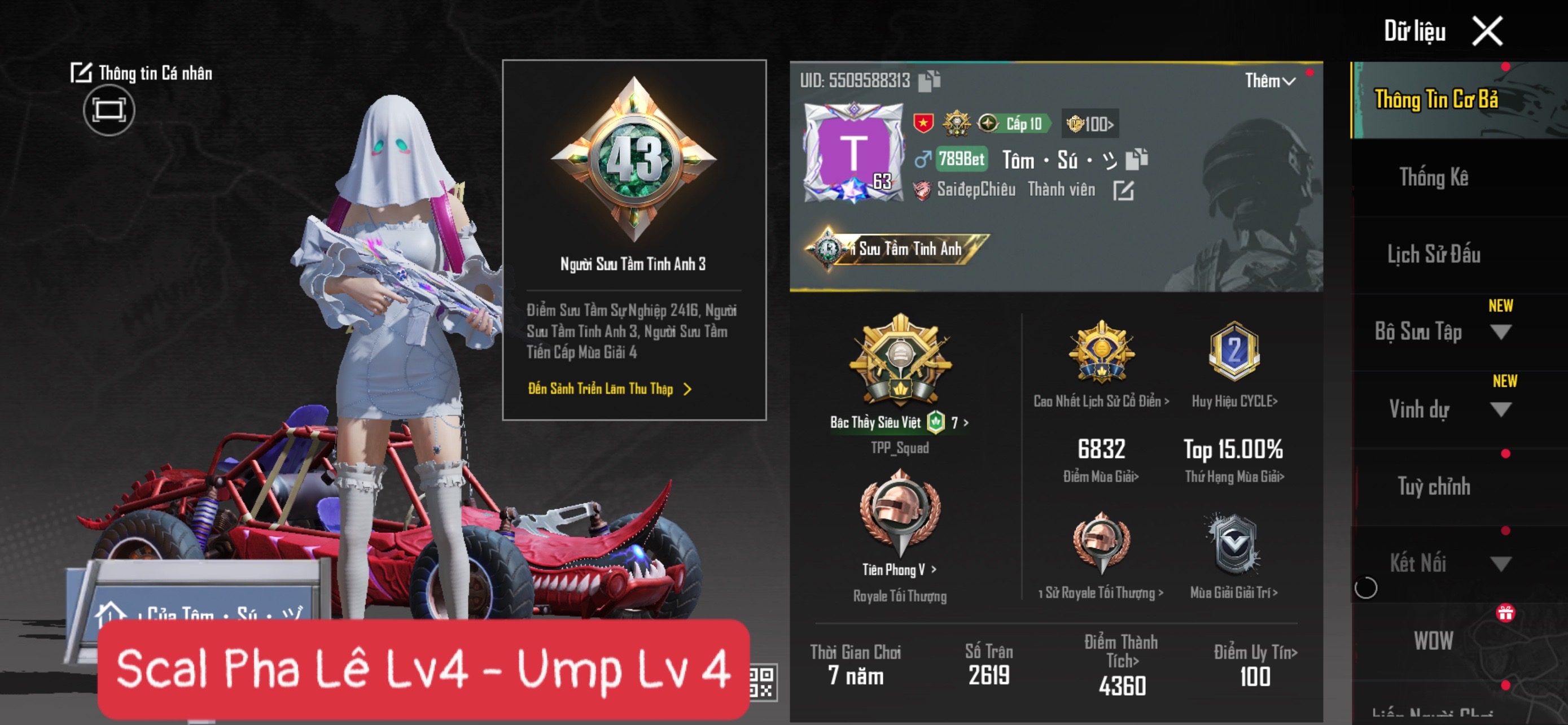This screenshot has height=725, width=1568.
Task: Open the Thêm dropdown
Action: pyautogui.click(x=1270, y=81)
